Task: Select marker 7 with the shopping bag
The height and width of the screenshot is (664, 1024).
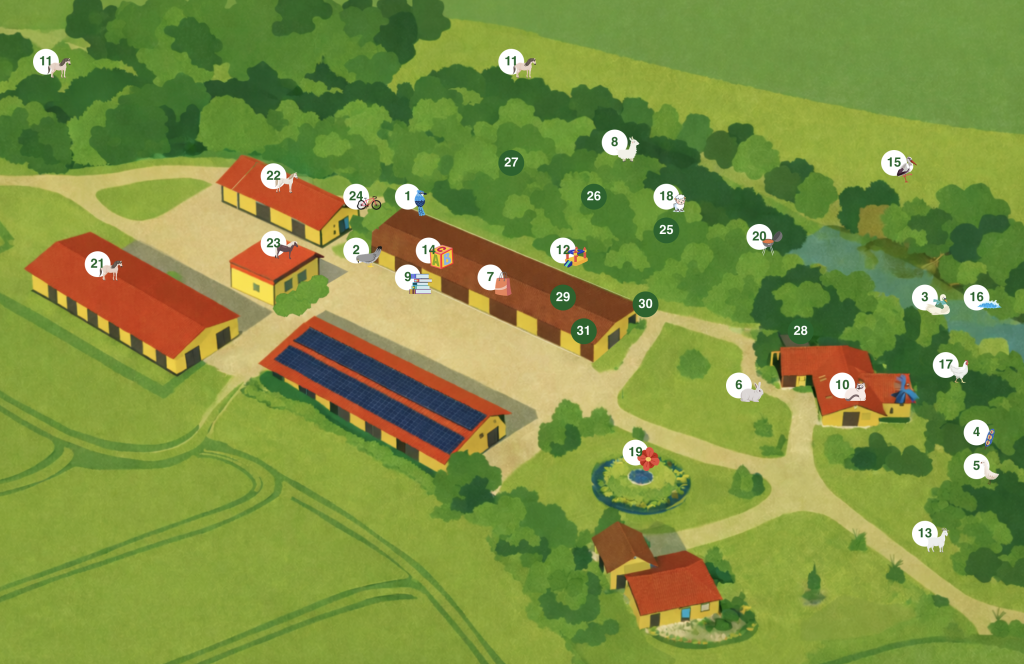Action: pyautogui.click(x=490, y=277)
